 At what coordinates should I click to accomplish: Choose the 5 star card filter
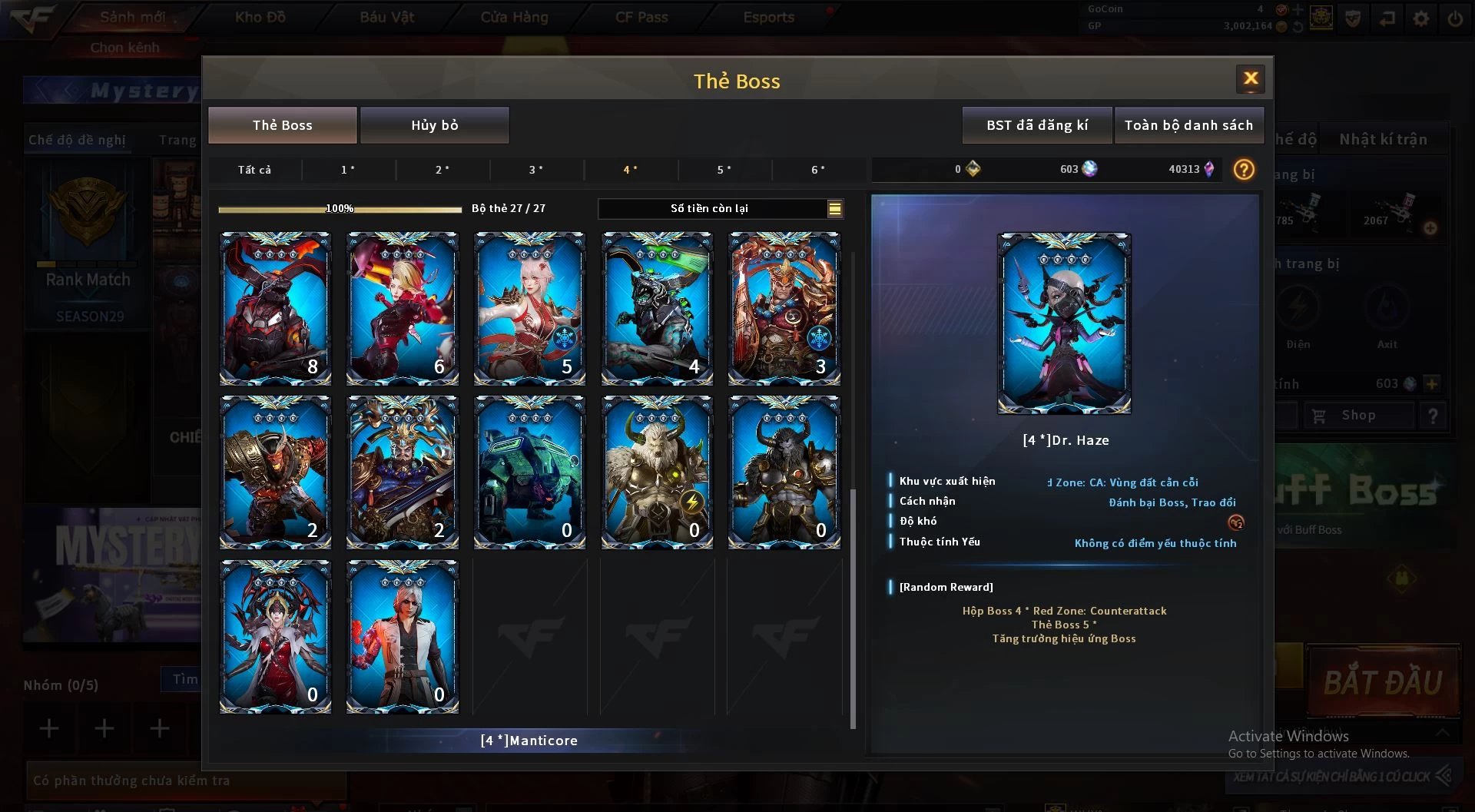click(x=724, y=170)
